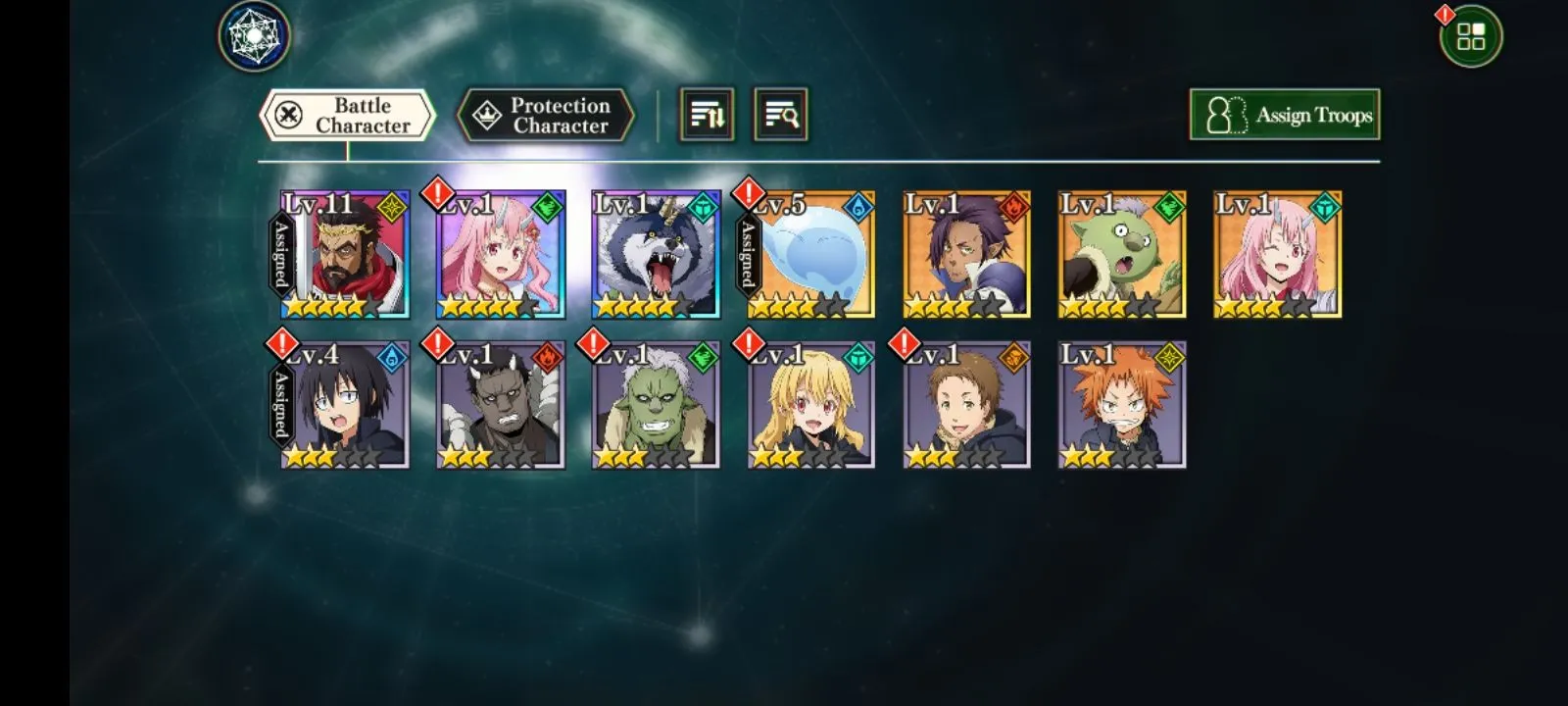Choose the elderly green goblin card
Viewport: 1568px width, 706px height.
click(x=656, y=405)
